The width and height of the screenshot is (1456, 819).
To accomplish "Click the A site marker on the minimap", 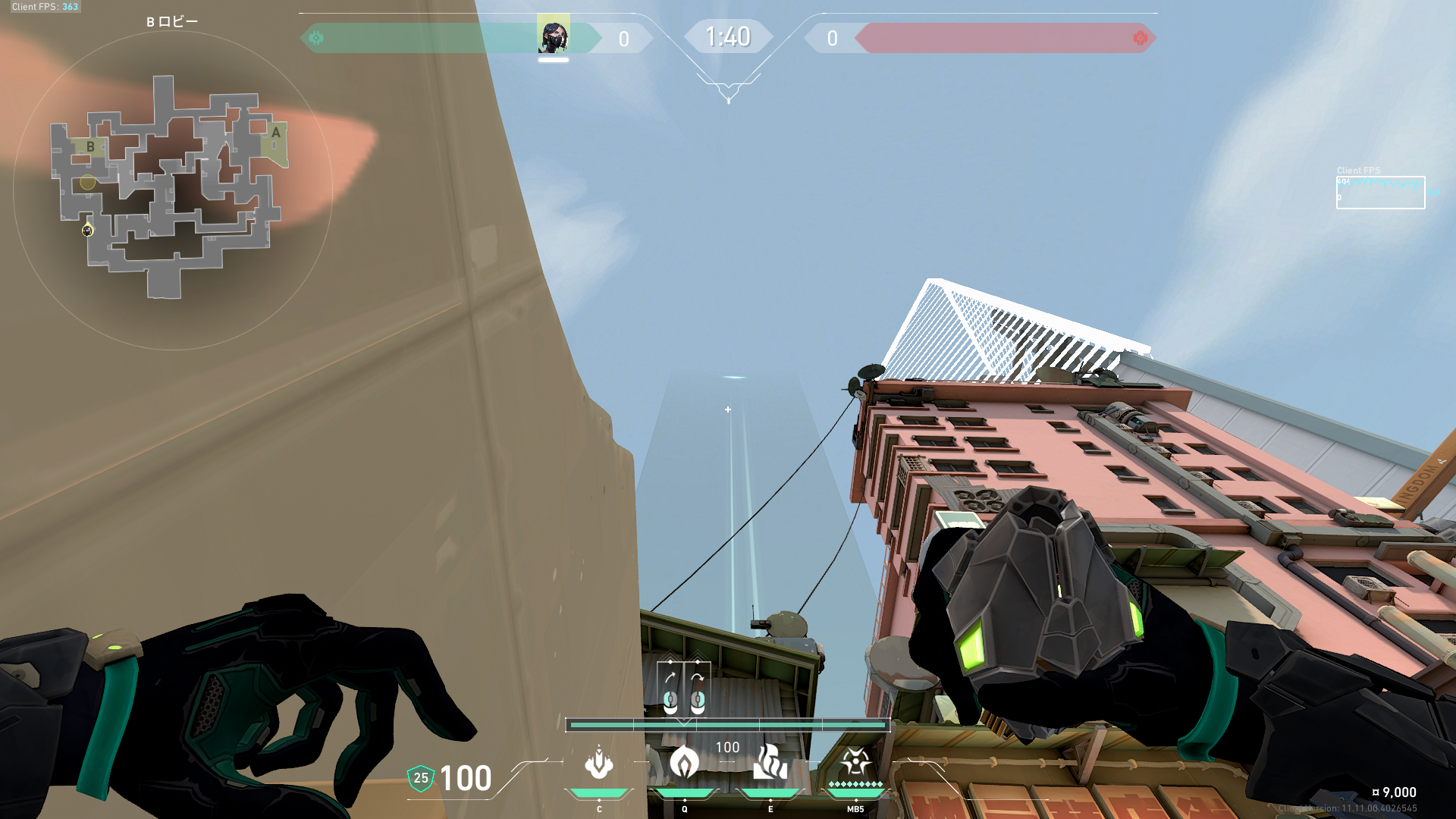I will coord(275,133).
